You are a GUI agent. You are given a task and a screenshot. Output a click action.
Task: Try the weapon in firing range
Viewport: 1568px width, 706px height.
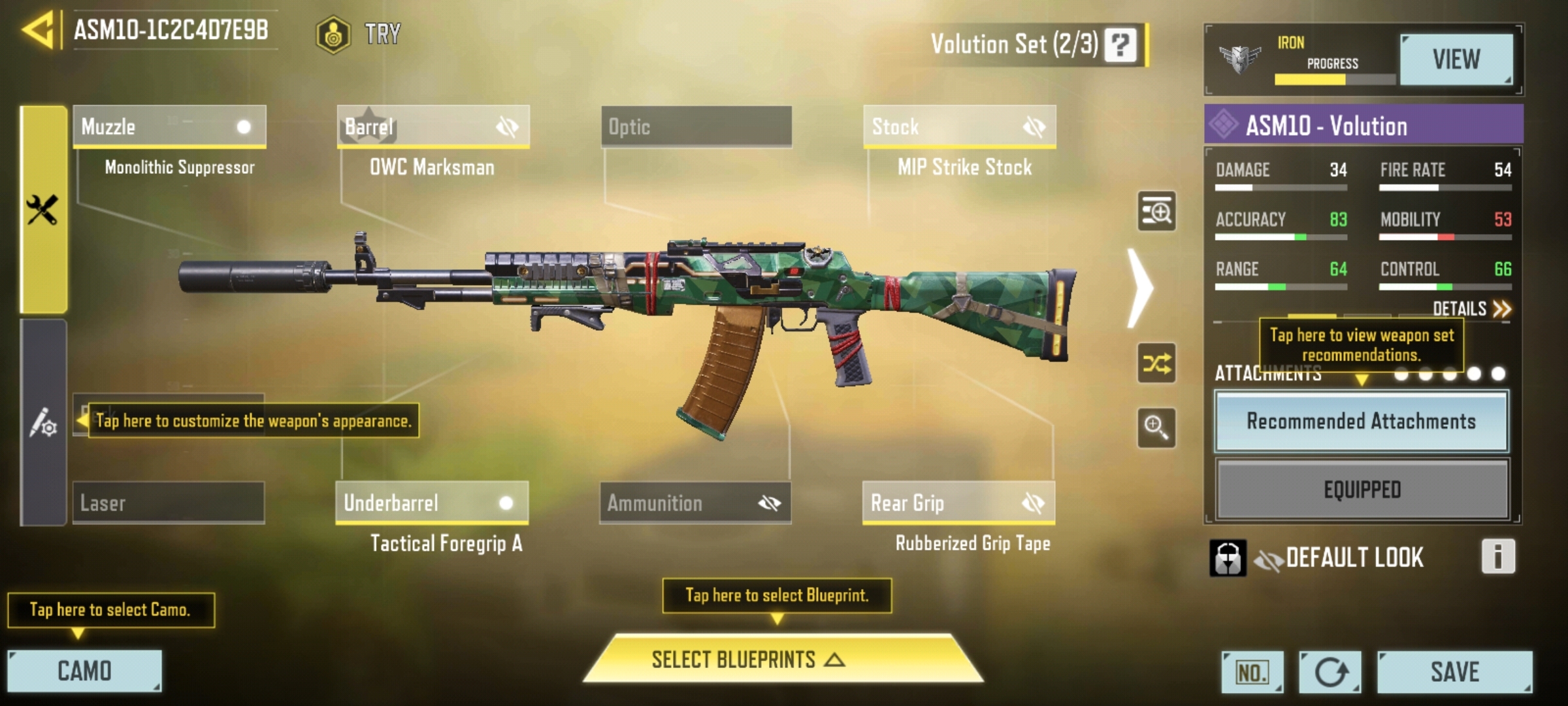point(359,34)
